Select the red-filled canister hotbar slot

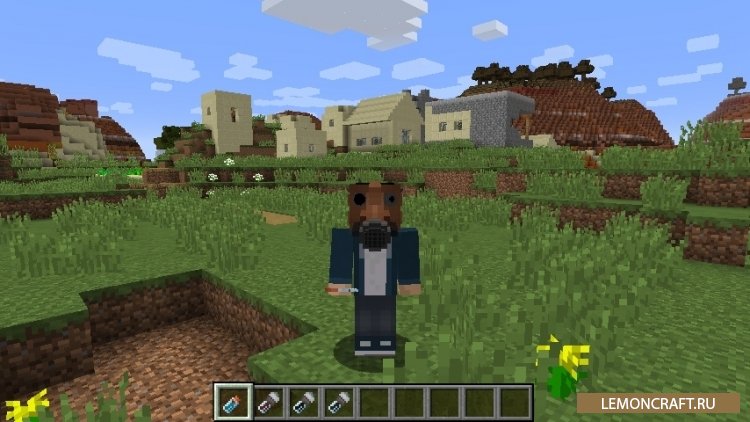(x=267, y=401)
